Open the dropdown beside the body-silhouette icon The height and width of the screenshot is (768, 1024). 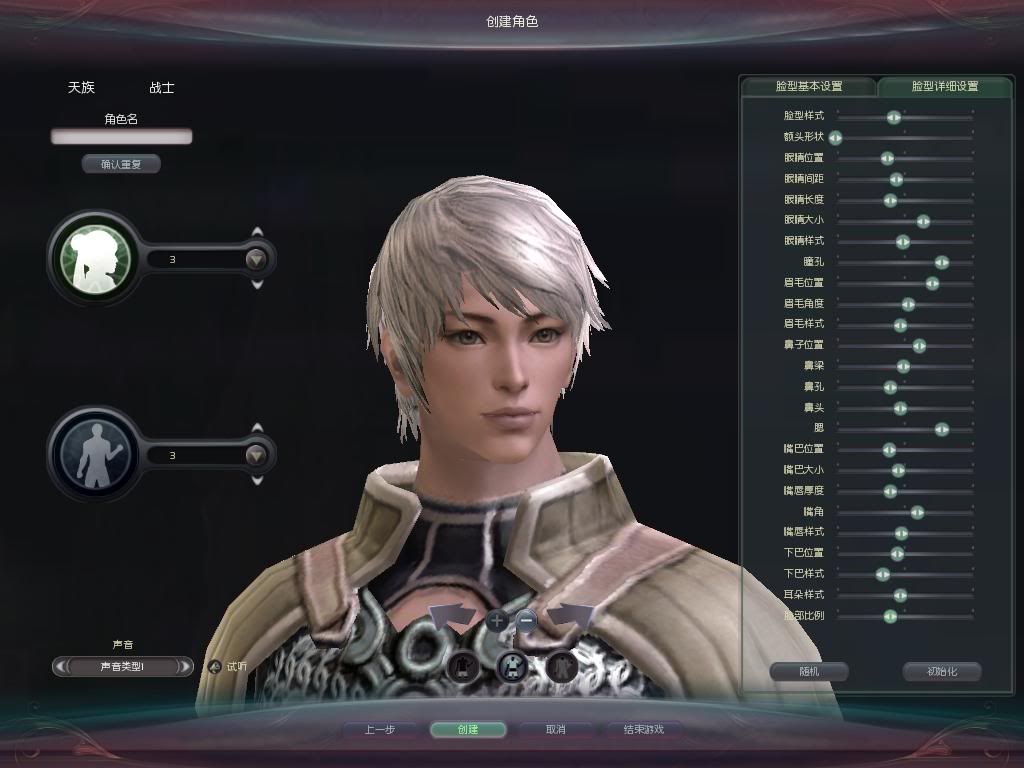coord(257,455)
